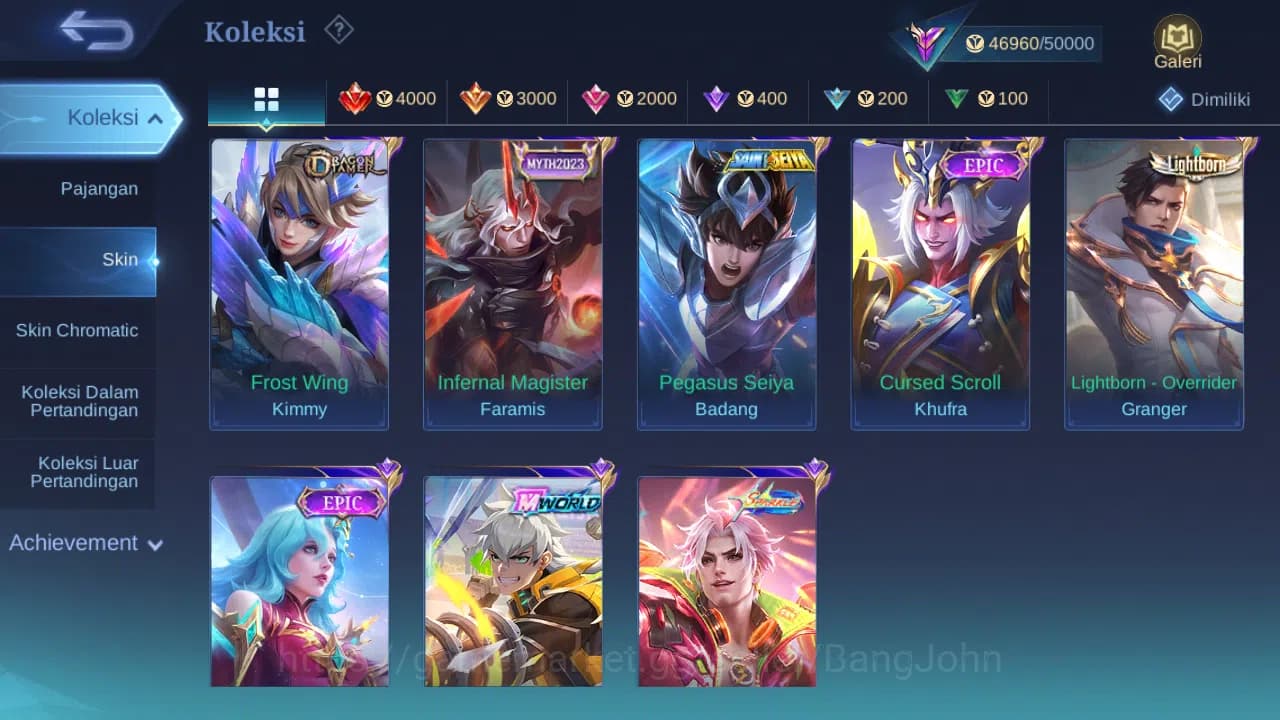Switch to the Pajangan tab
This screenshot has height=720, width=1280.
pyautogui.click(x=79, y=188)
